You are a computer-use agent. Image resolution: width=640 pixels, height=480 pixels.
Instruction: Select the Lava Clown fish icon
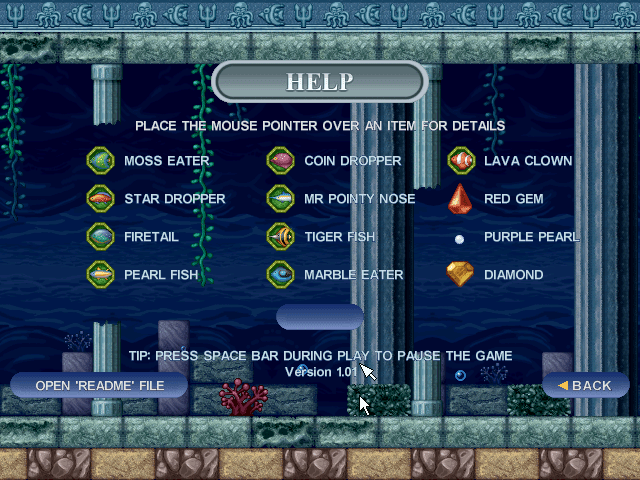coord(460,160)
